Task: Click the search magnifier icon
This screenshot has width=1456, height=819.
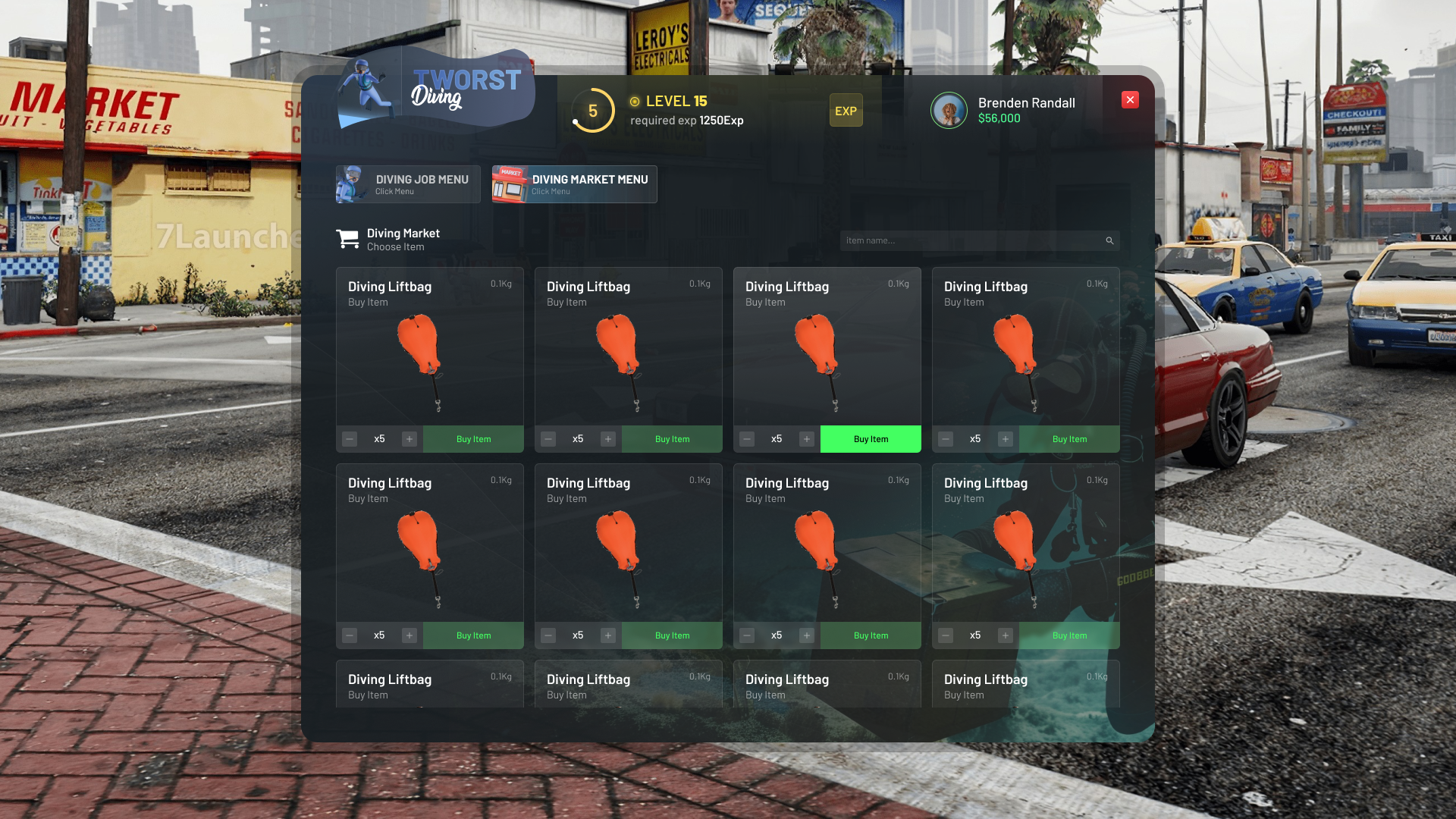Action: pyautogui.click(x=1109, y=240)
